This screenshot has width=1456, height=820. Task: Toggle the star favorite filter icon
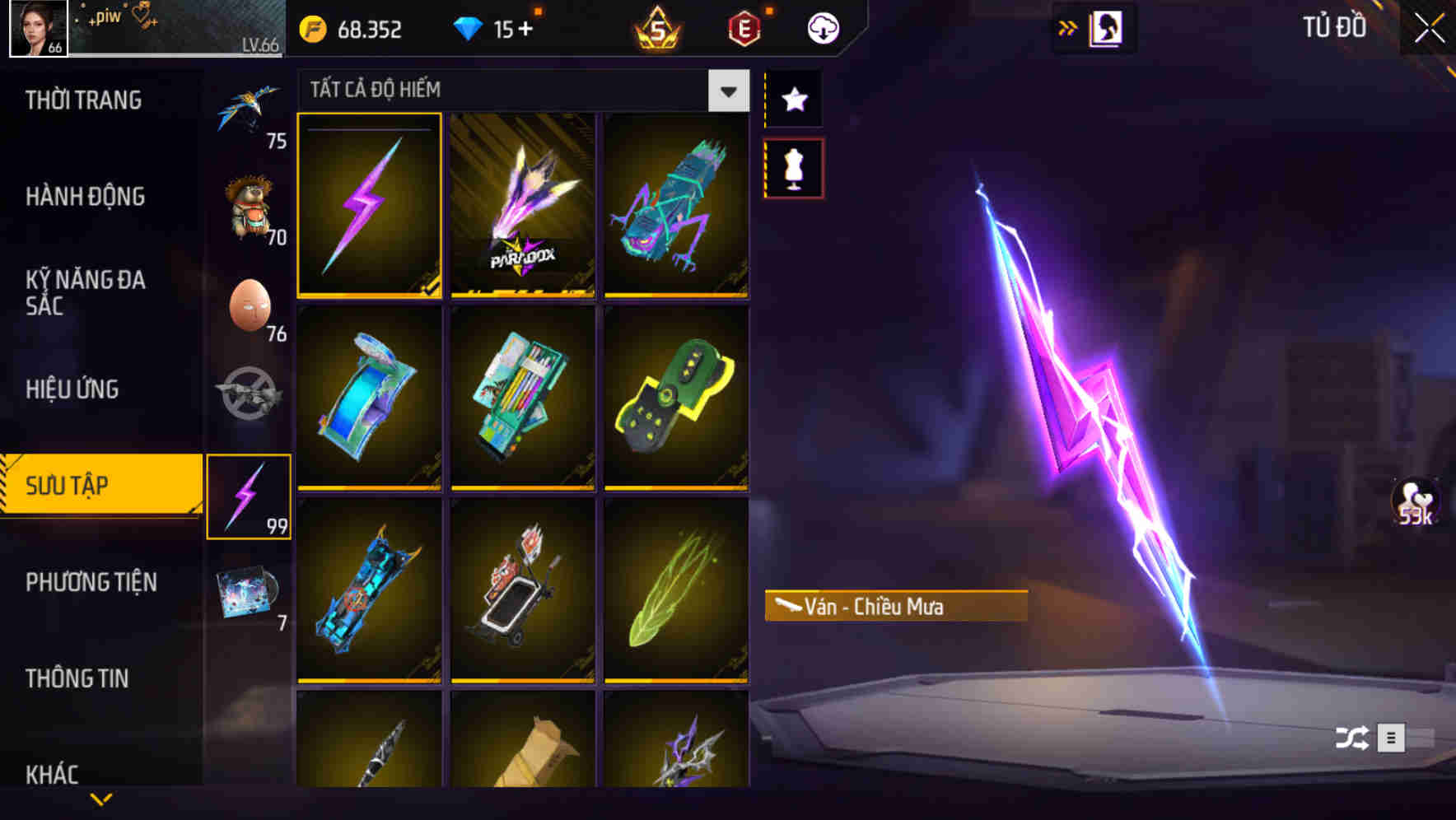coord(793,99)
